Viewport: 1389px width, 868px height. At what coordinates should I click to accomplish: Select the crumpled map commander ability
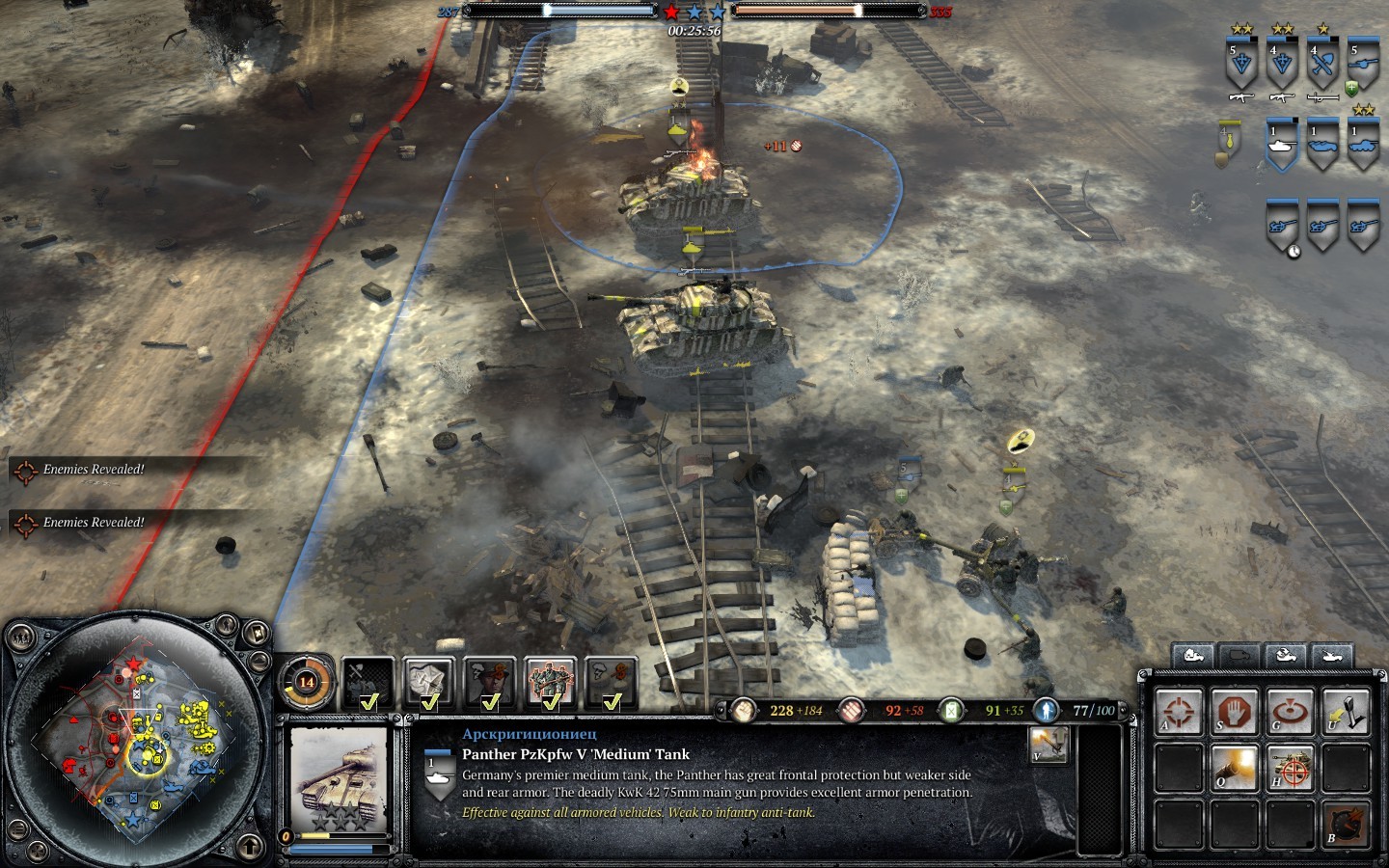tap(428, 682)
